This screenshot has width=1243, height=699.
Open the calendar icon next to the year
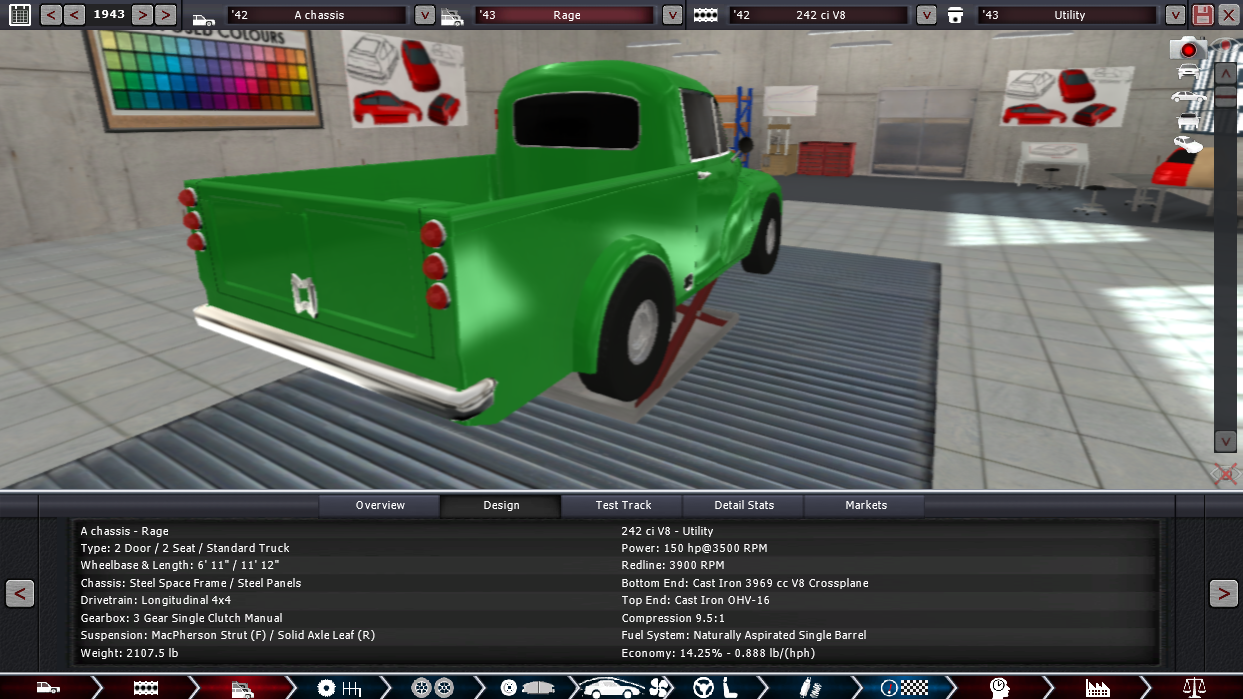(x=19, y=15)
